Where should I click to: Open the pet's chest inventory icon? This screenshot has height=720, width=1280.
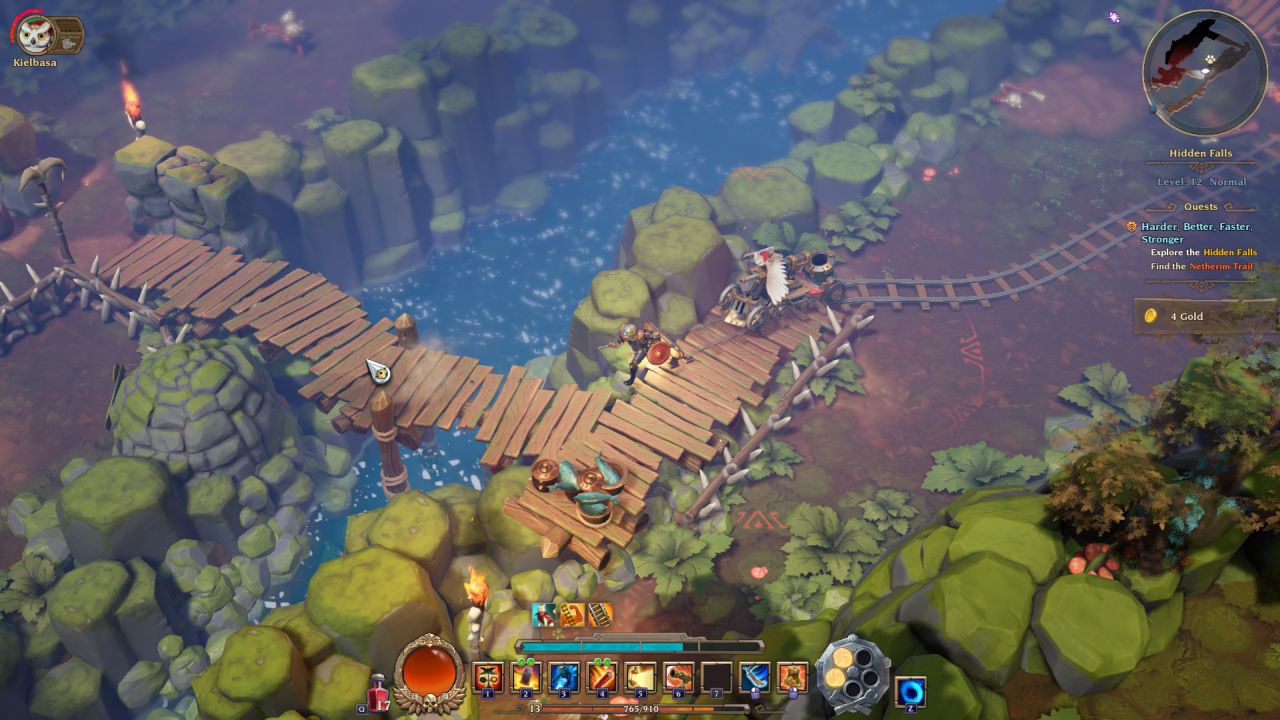coord(66,34)
